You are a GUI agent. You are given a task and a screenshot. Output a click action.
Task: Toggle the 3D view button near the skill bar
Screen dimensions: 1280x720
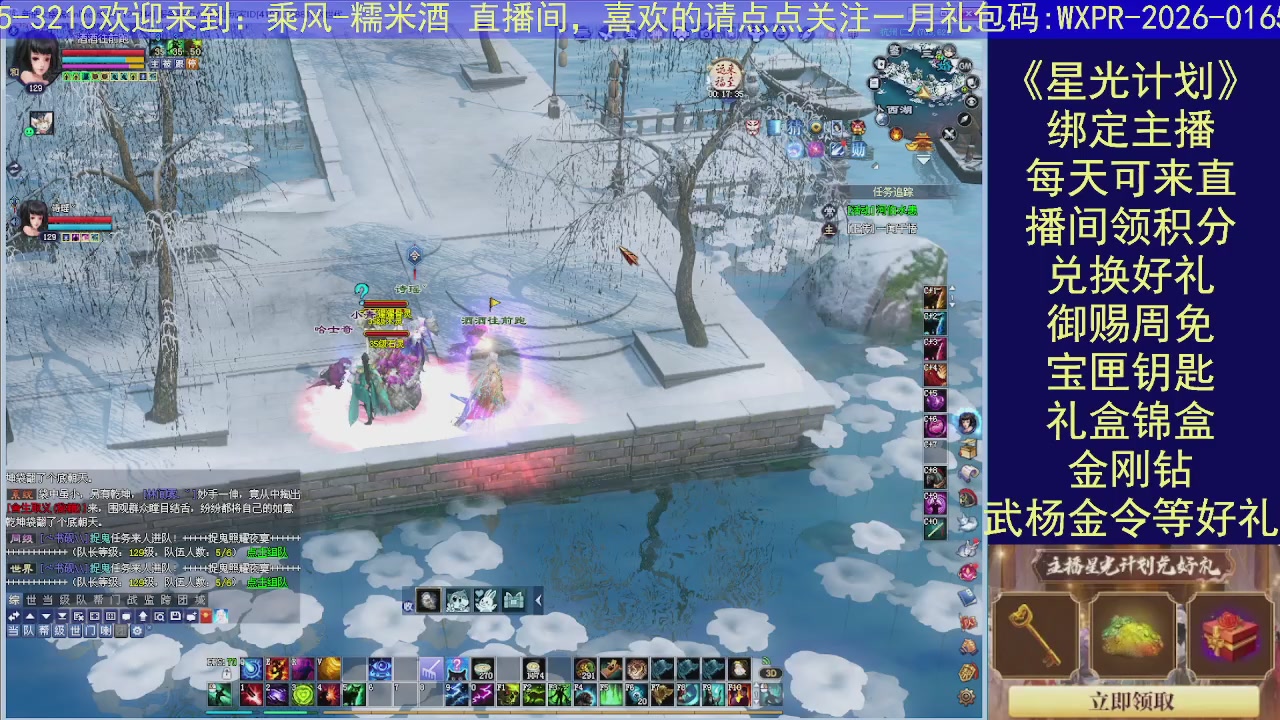click(x=771, y=672)
